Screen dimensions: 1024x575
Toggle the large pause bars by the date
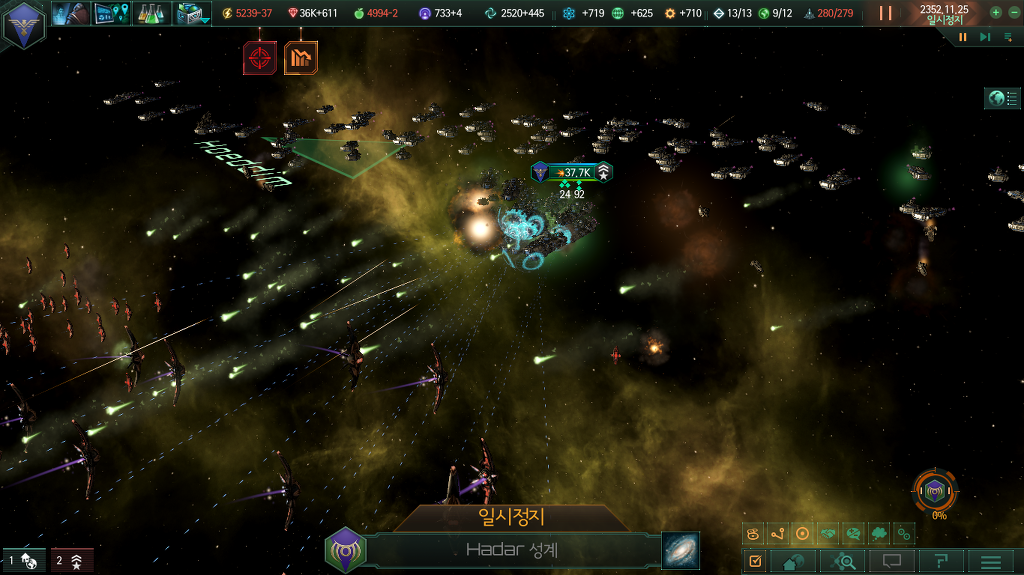(885, 13)
